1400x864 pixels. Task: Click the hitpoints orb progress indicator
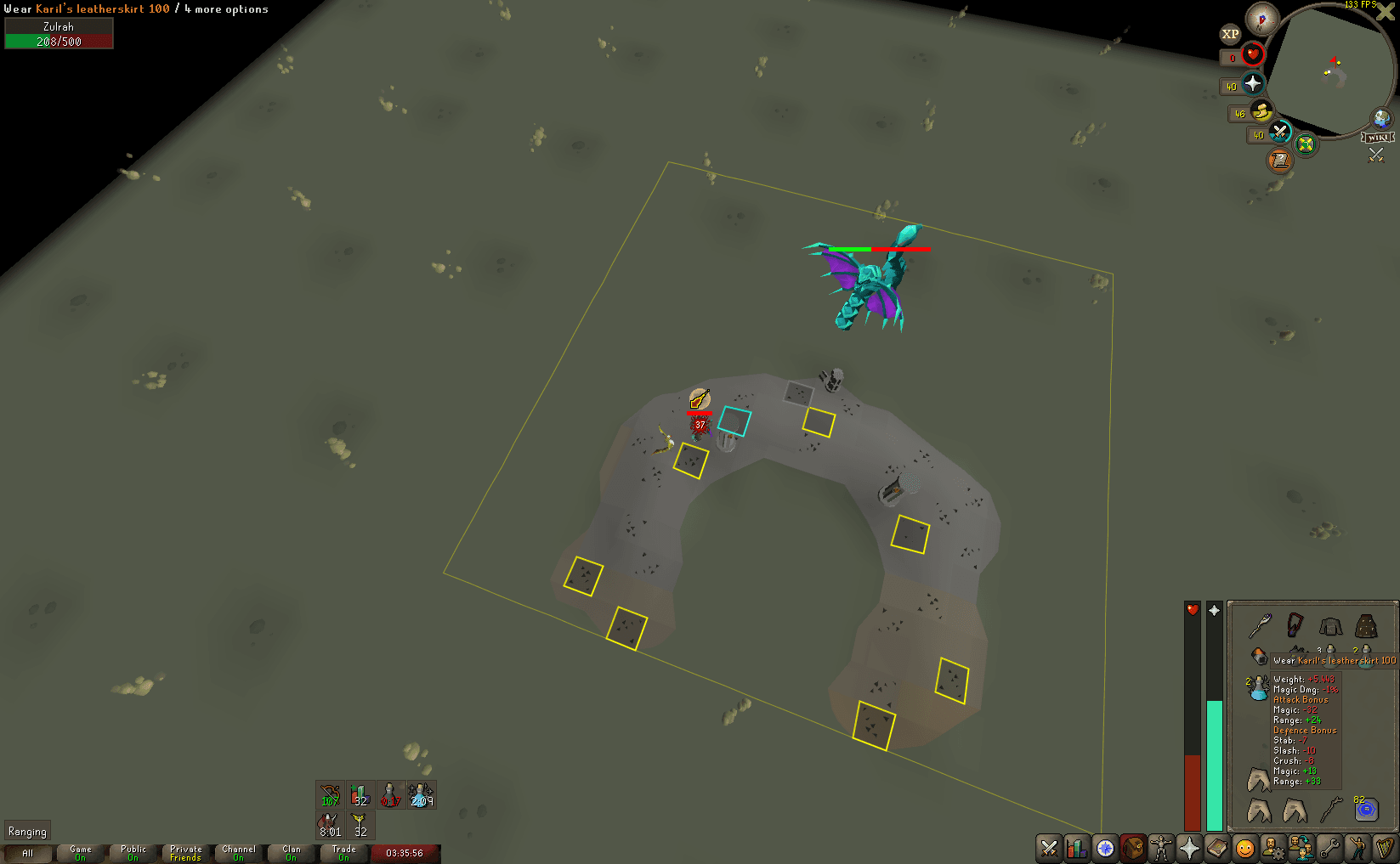tap(1252, 54)
